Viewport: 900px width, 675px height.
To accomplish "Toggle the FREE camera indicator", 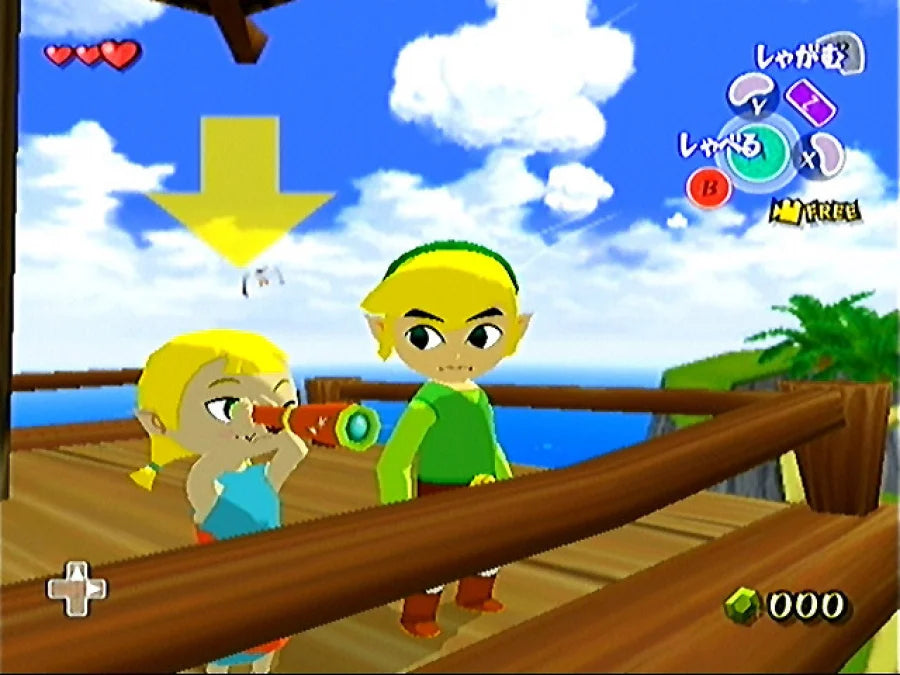I will pos(814,211).
